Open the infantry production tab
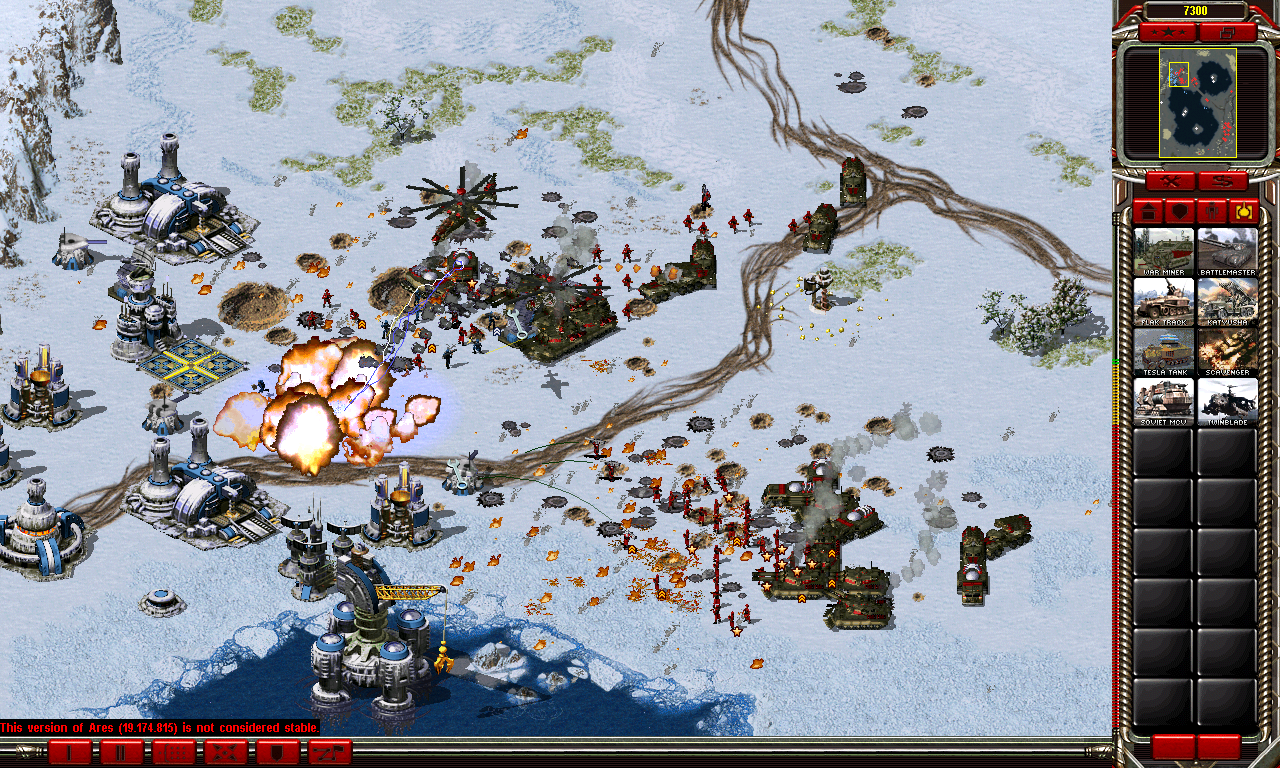 click(1212, 211)
